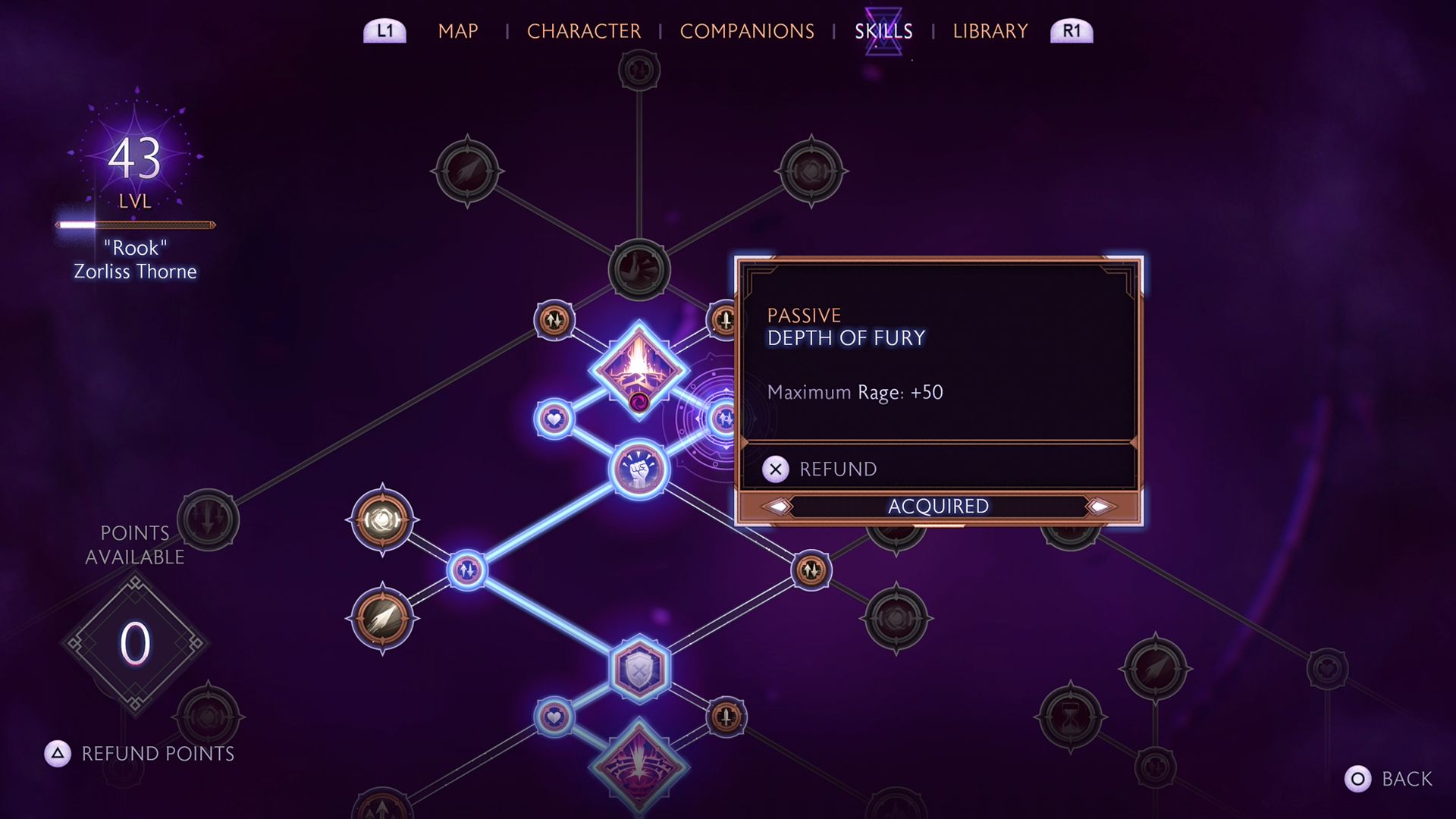Go to the Companions tab
Image resolution: width=1456 pixels, height=819 pixels.
click(x=746, y=31)
